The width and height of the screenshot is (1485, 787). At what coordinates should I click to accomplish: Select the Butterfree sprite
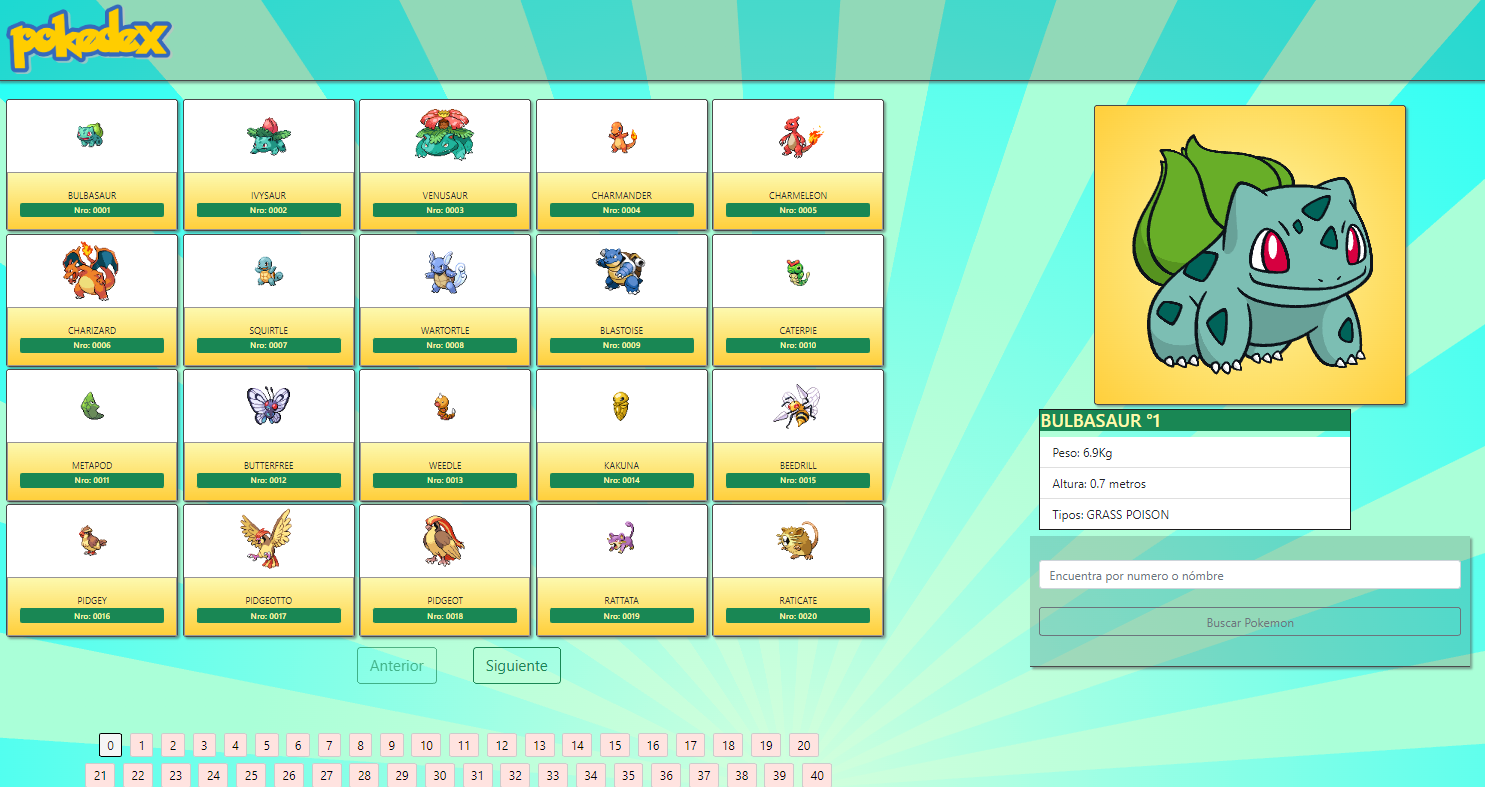click(x=268, y=406)
